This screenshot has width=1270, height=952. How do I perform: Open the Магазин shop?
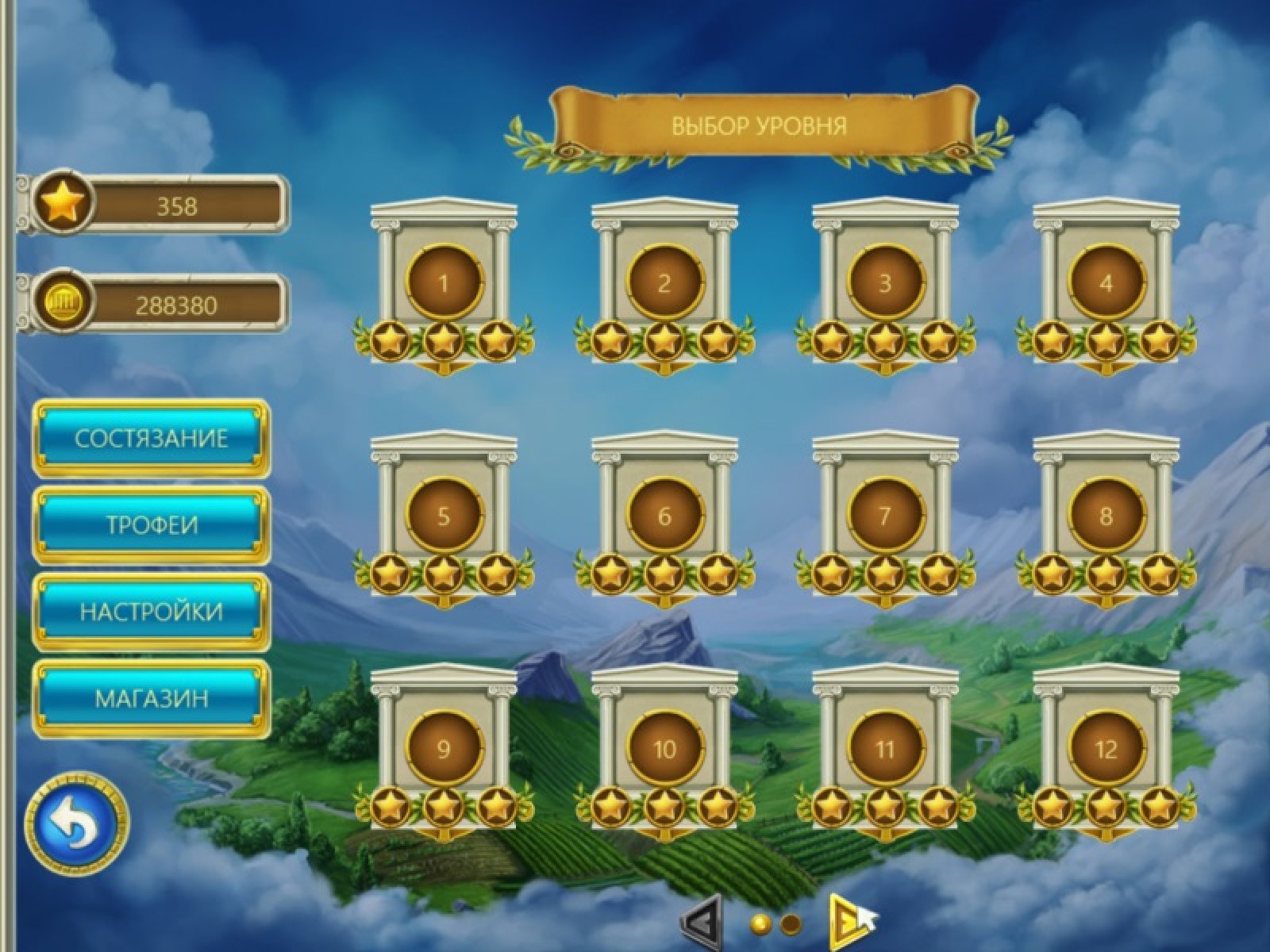click(x=151, y=698)
